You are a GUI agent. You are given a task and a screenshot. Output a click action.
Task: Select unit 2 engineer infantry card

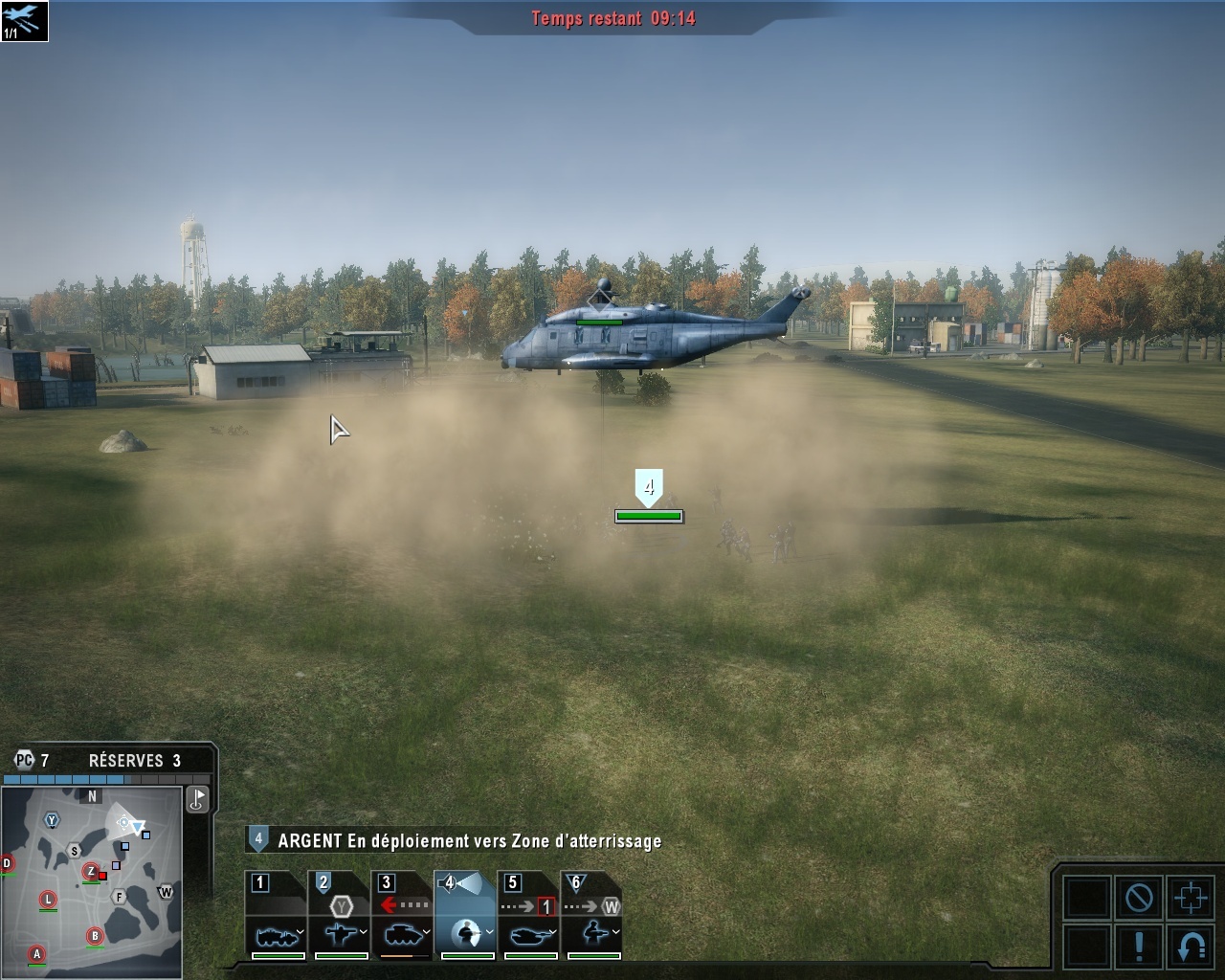click(x=340, y=915)
